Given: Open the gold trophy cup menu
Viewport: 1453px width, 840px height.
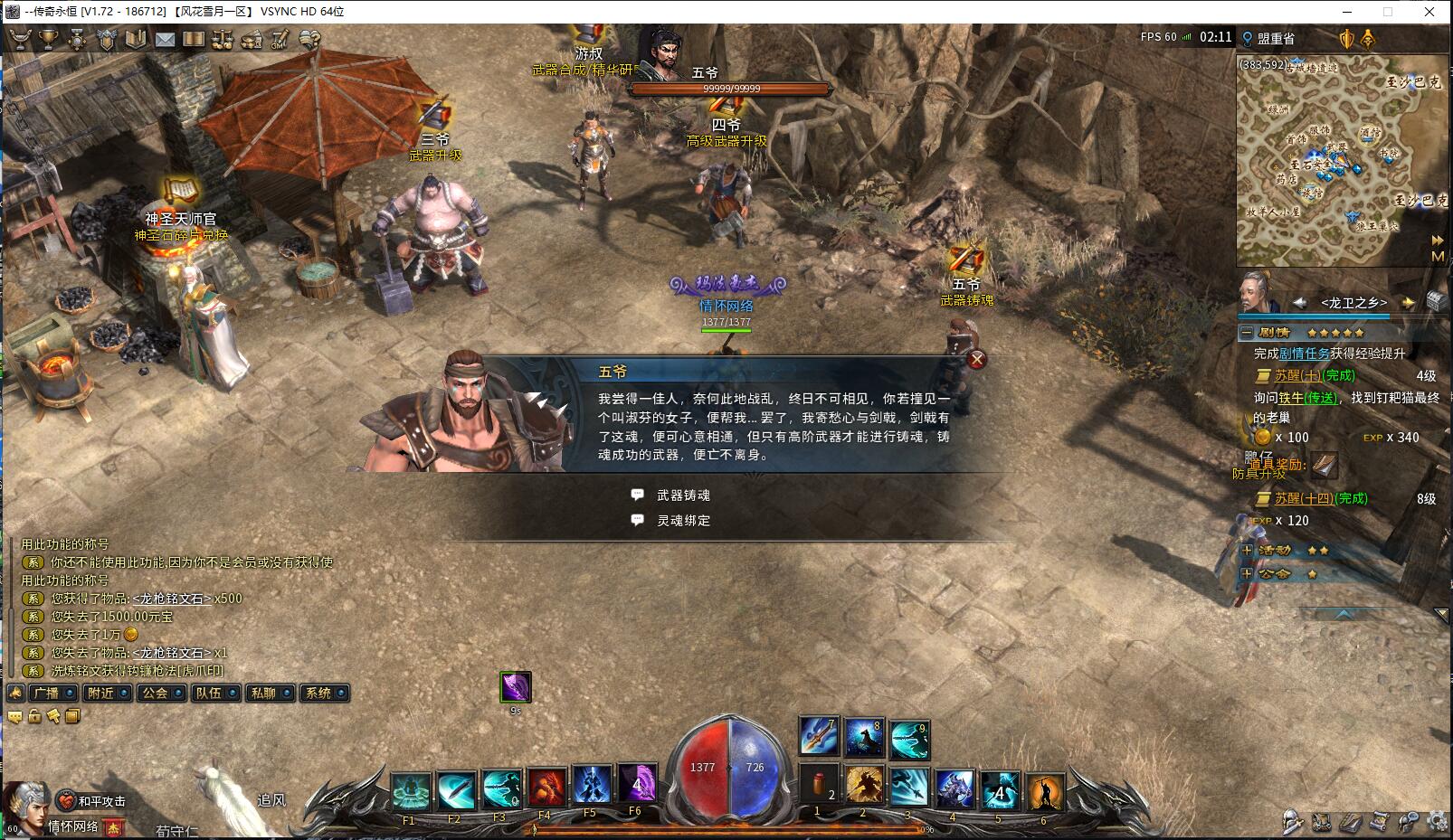Looking at the screenshot, I should tap(48, 39).
